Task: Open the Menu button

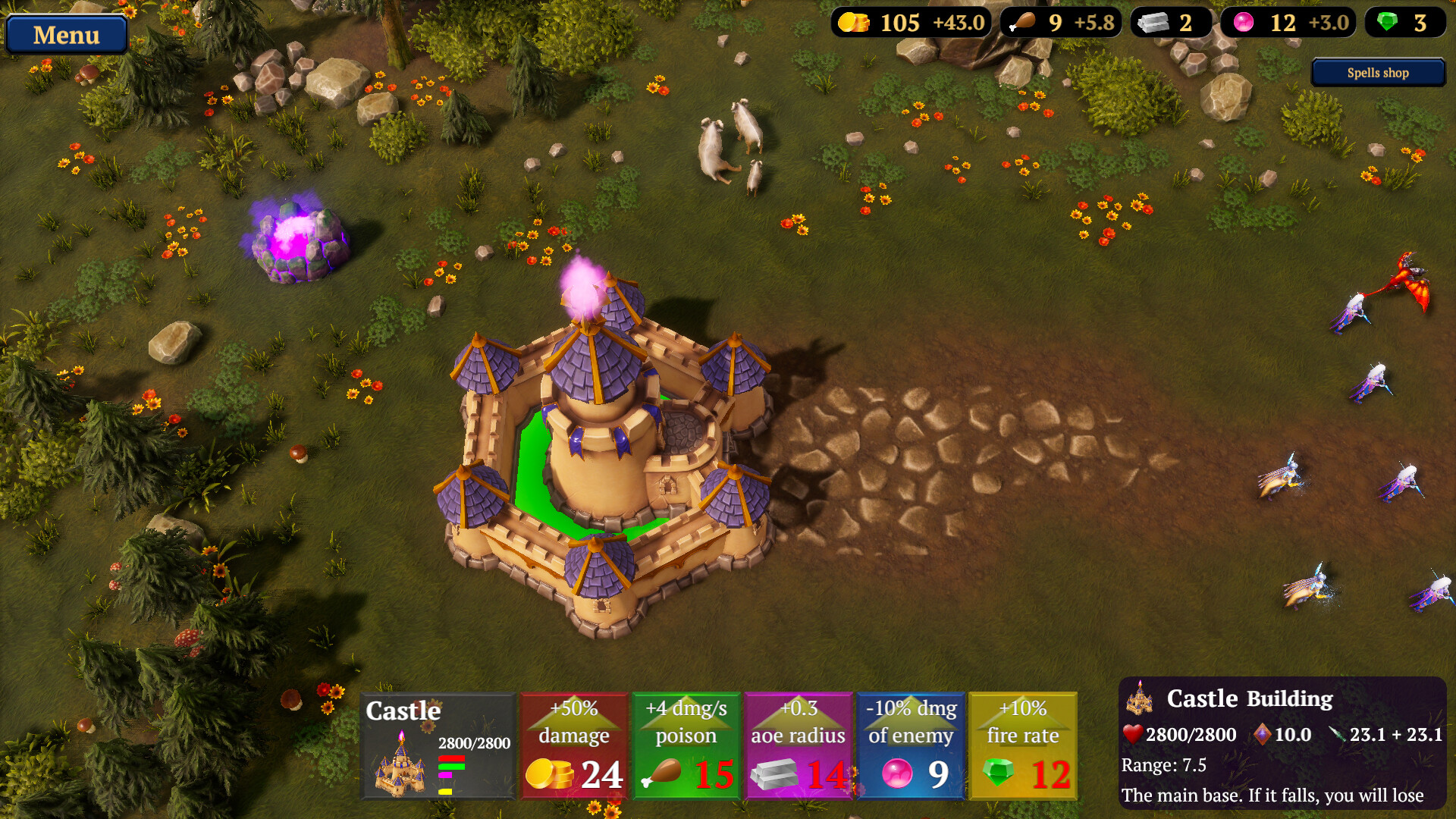Action: pyautogui.click(x=66, y=35)
